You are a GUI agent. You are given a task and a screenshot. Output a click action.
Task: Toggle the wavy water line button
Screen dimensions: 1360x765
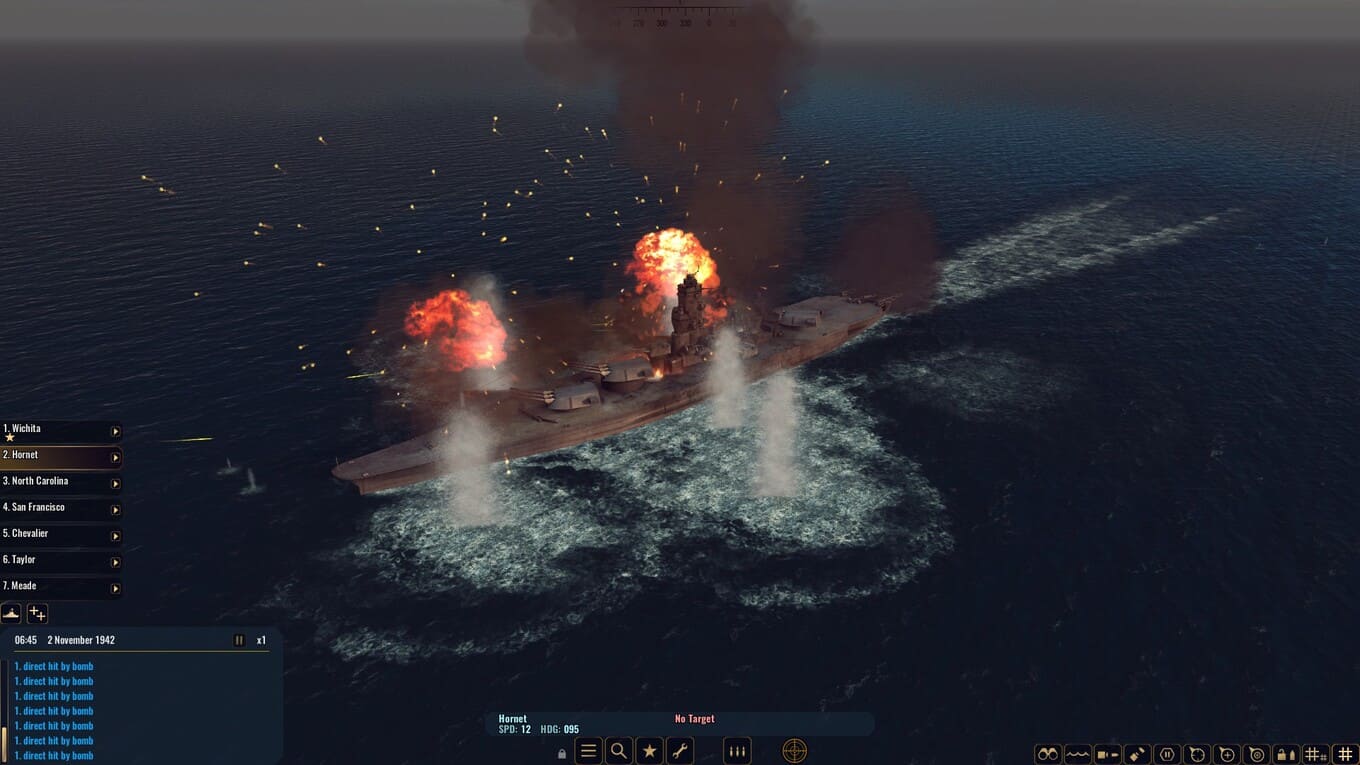[x=1077, y=754]
